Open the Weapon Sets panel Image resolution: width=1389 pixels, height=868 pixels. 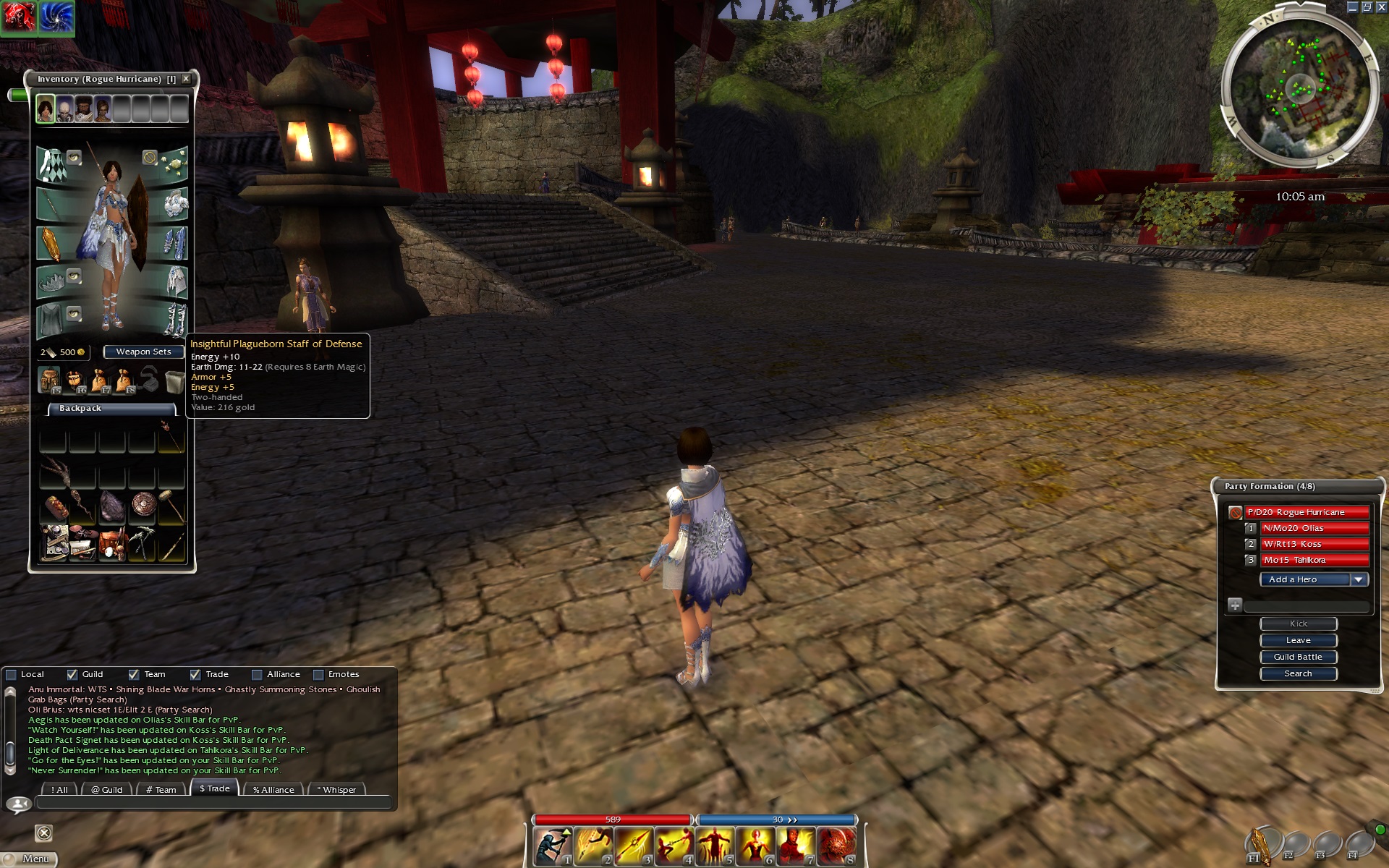[x=143, y=352]
